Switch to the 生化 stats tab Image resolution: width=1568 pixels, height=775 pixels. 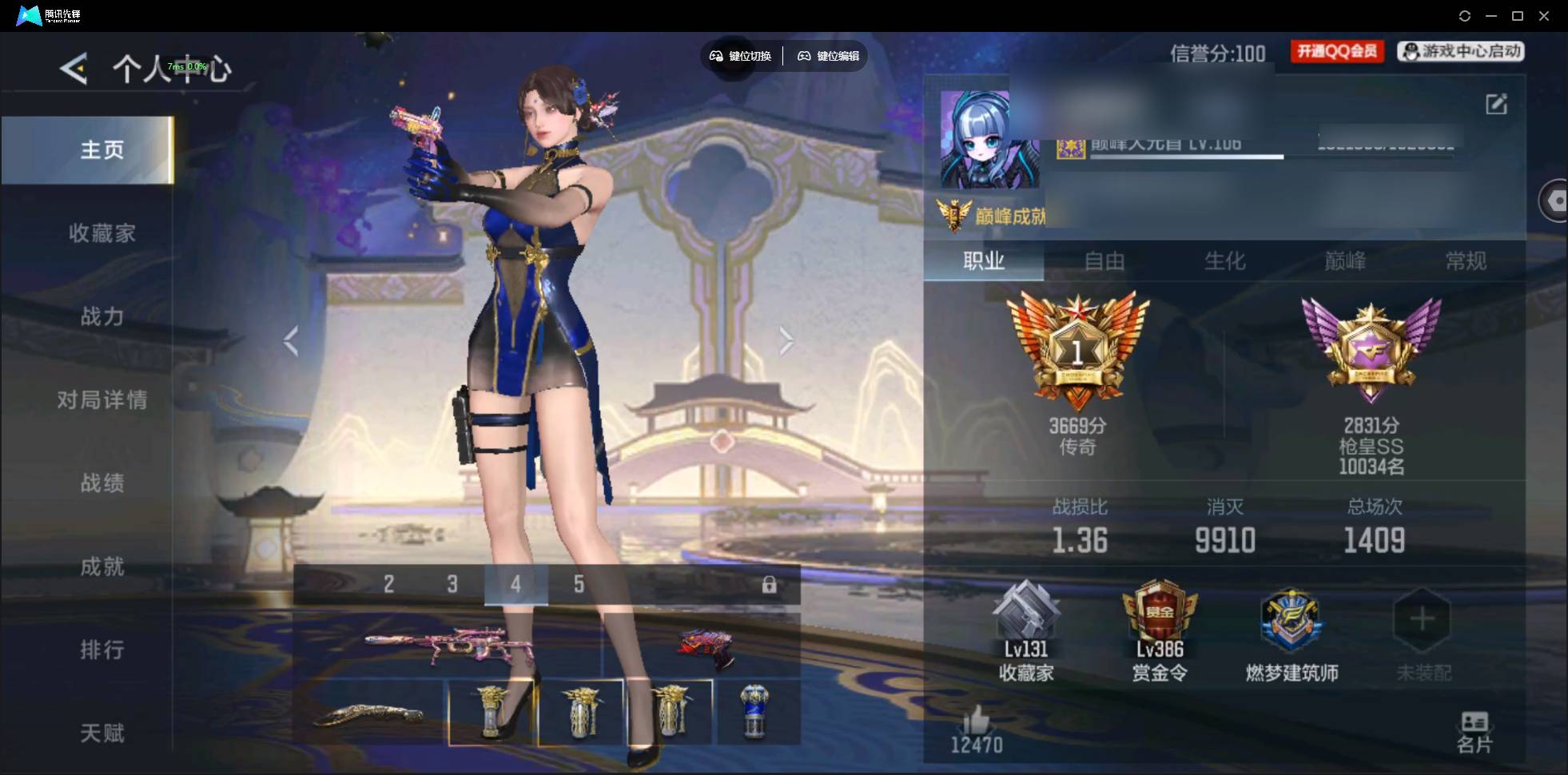1224,261
